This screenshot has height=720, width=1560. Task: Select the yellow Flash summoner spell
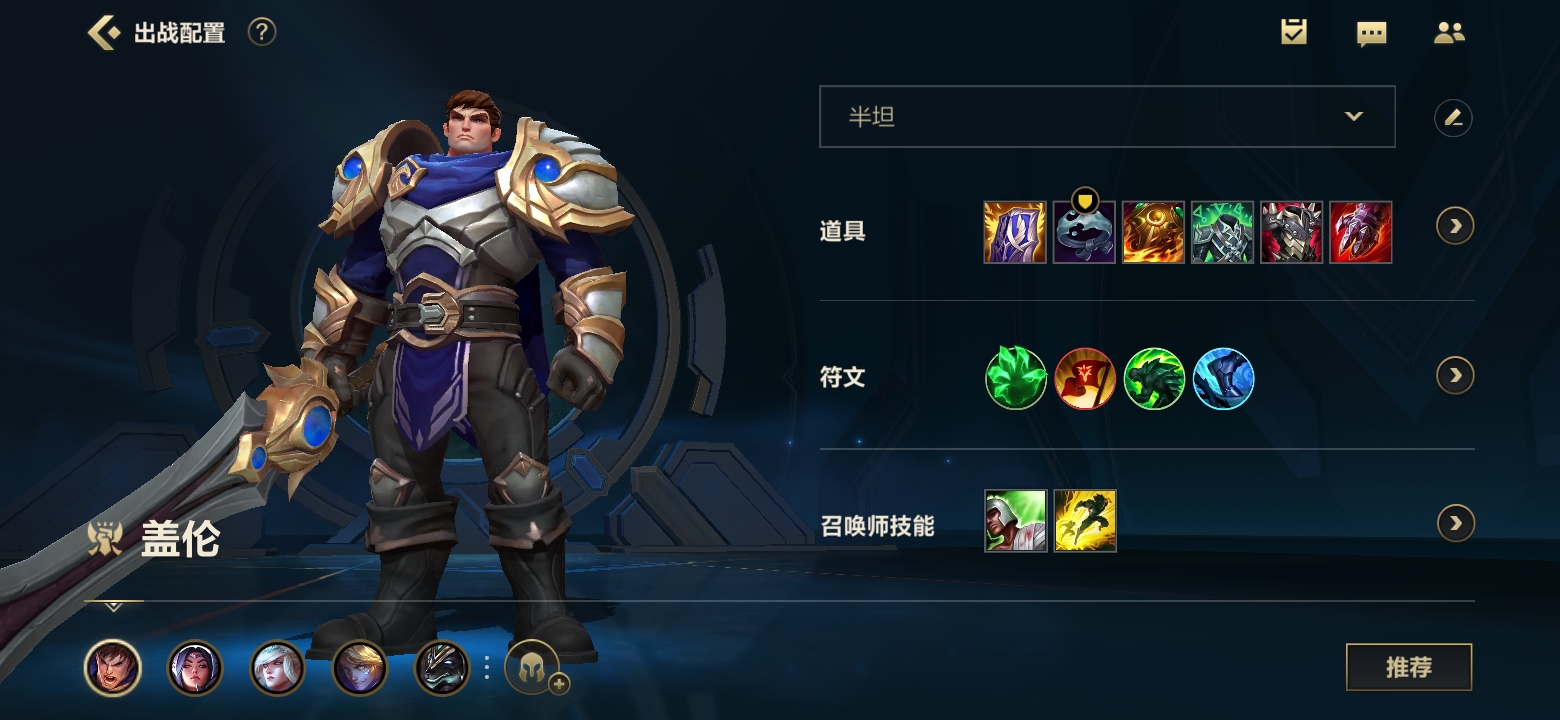click(1085, 521)
